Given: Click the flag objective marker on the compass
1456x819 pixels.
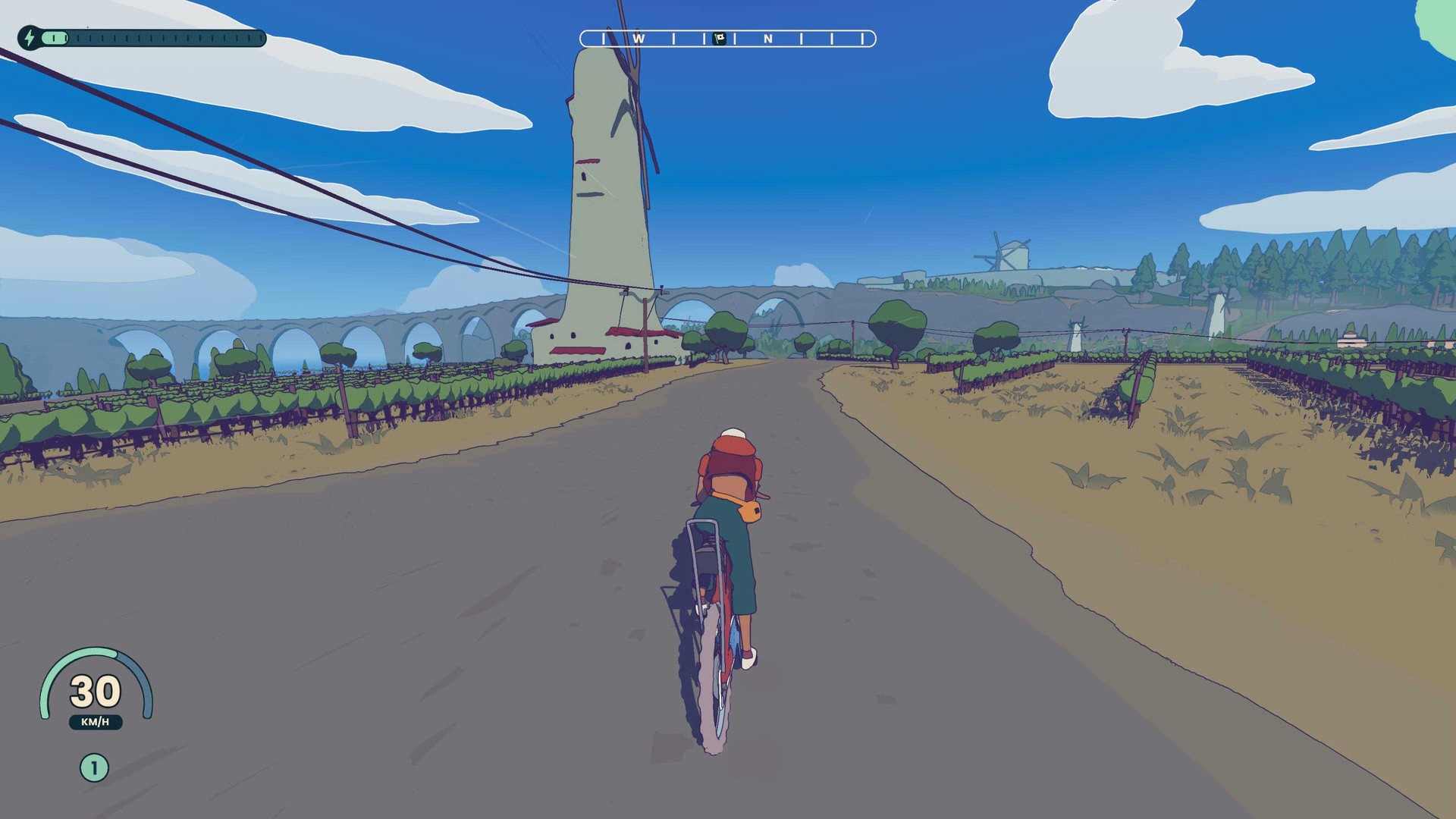Looking at the screenshot, I should pos(720,38).
